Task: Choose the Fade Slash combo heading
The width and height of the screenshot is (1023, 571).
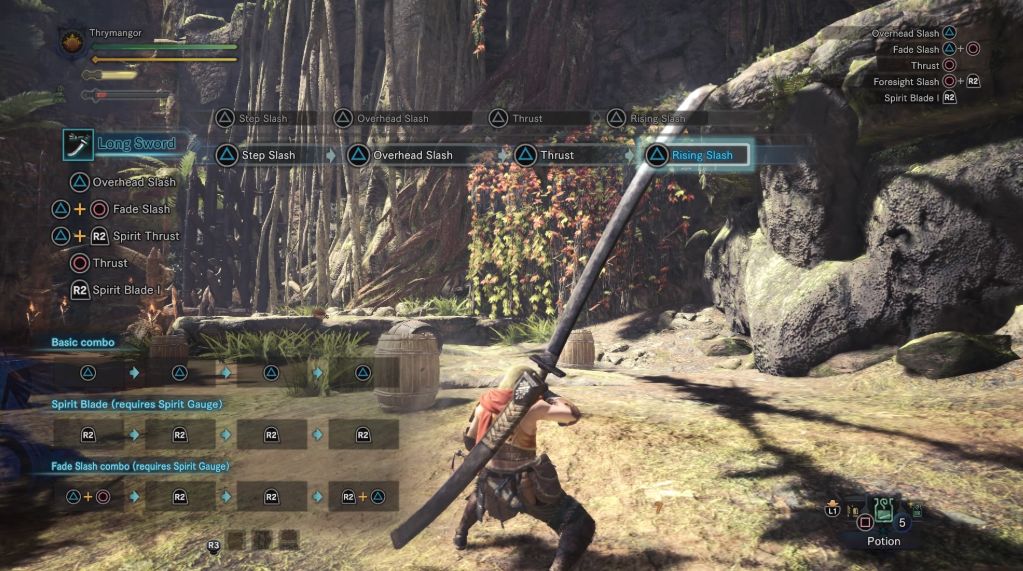Action: point(140,466)
